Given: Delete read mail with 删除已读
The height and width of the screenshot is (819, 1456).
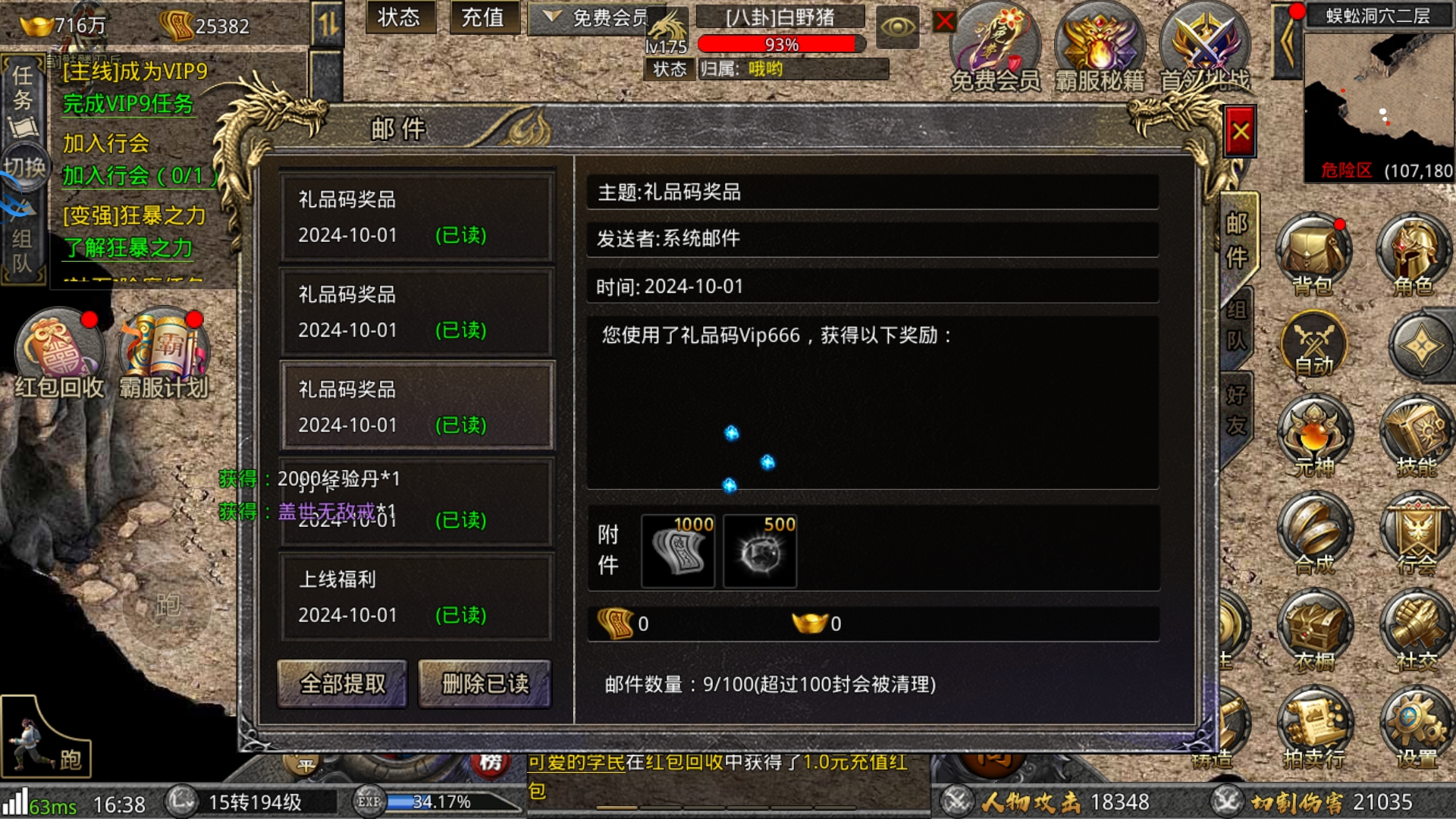Looking at the screenshot, I should pos(485,683).
